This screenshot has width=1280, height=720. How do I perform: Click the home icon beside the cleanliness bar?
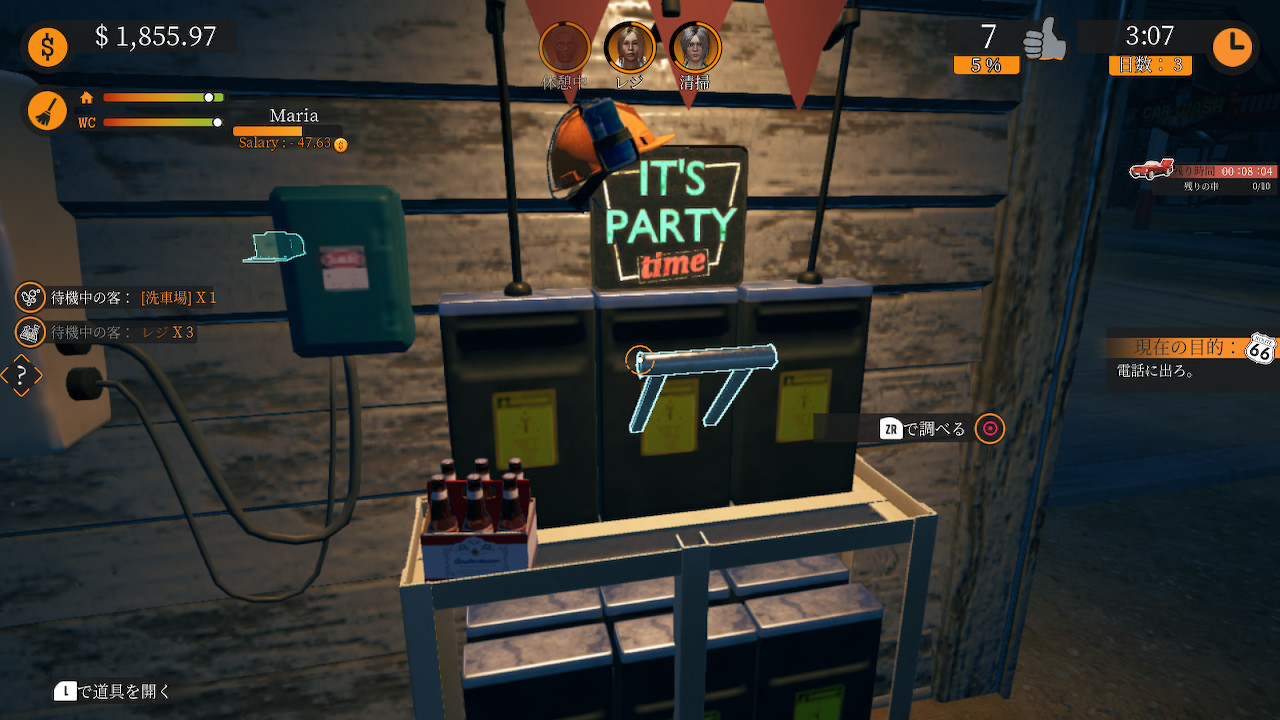pos(85,98)
